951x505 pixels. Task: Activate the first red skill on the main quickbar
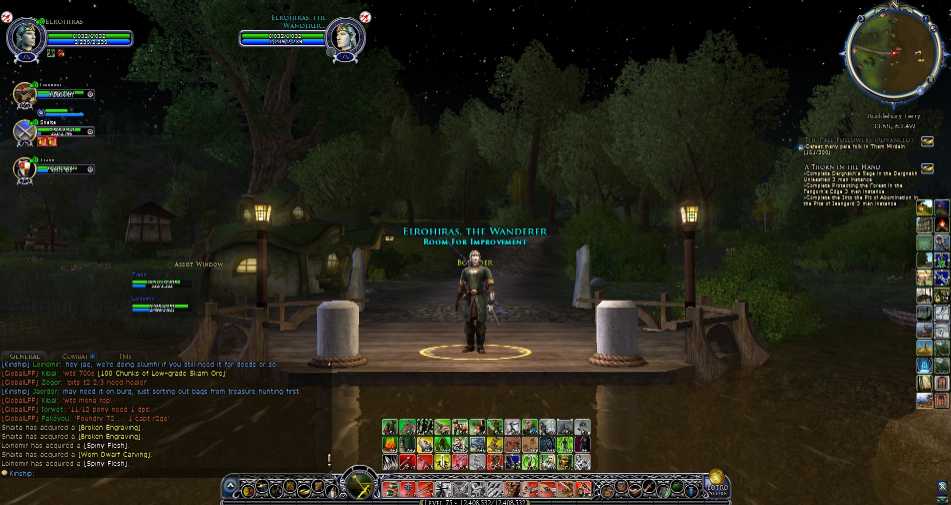coord(389,489)
